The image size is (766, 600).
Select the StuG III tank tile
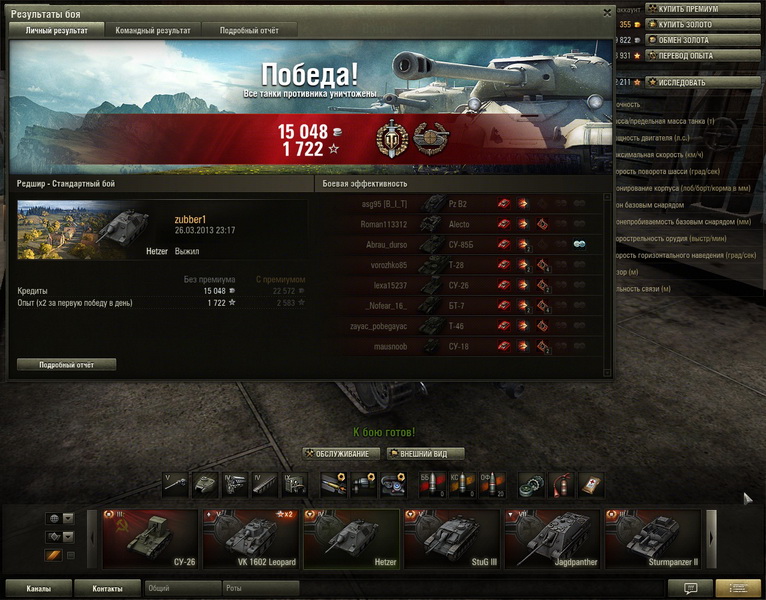[450, 540]
